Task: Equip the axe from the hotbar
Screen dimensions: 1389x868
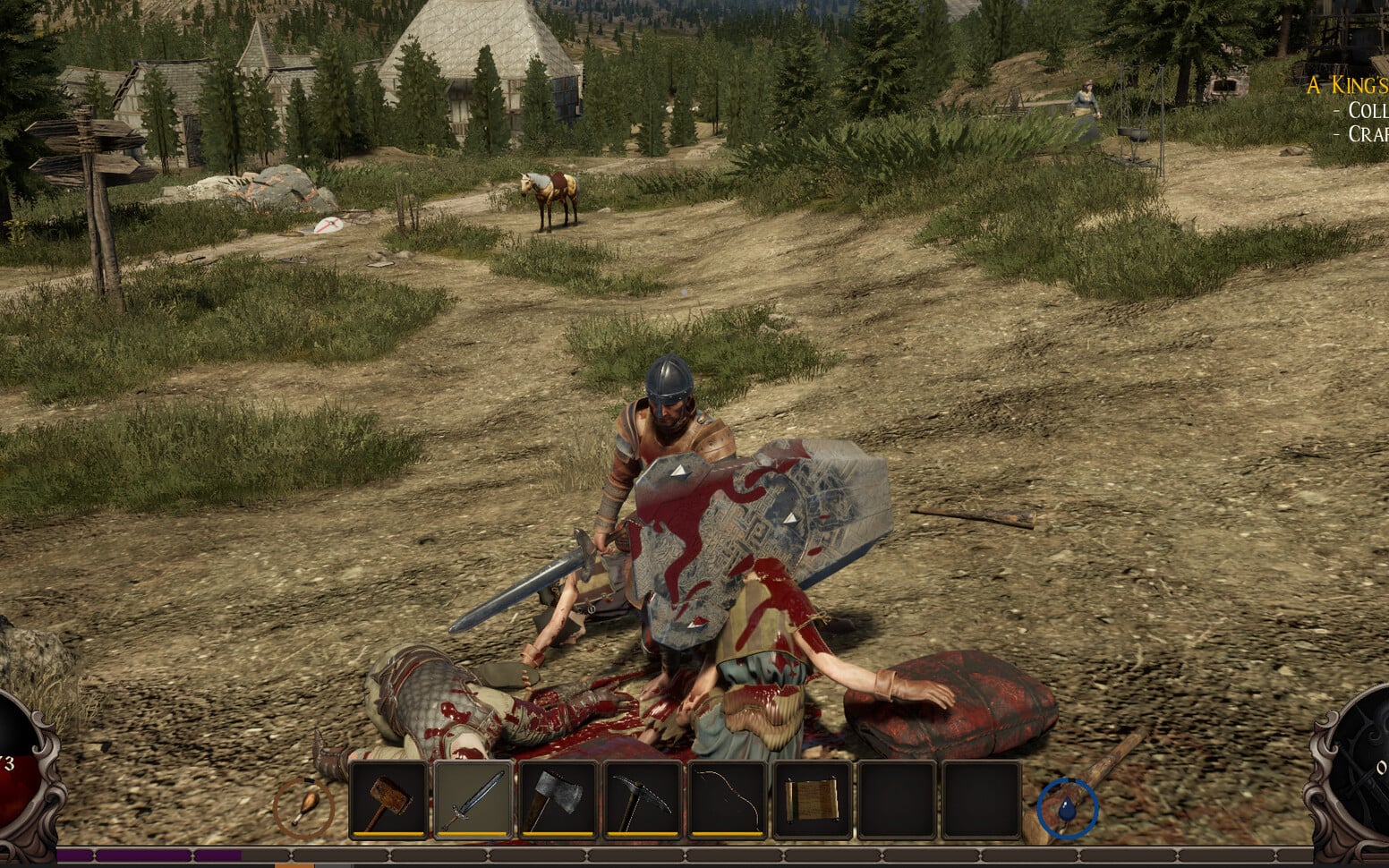Action: tap(558, 799)
